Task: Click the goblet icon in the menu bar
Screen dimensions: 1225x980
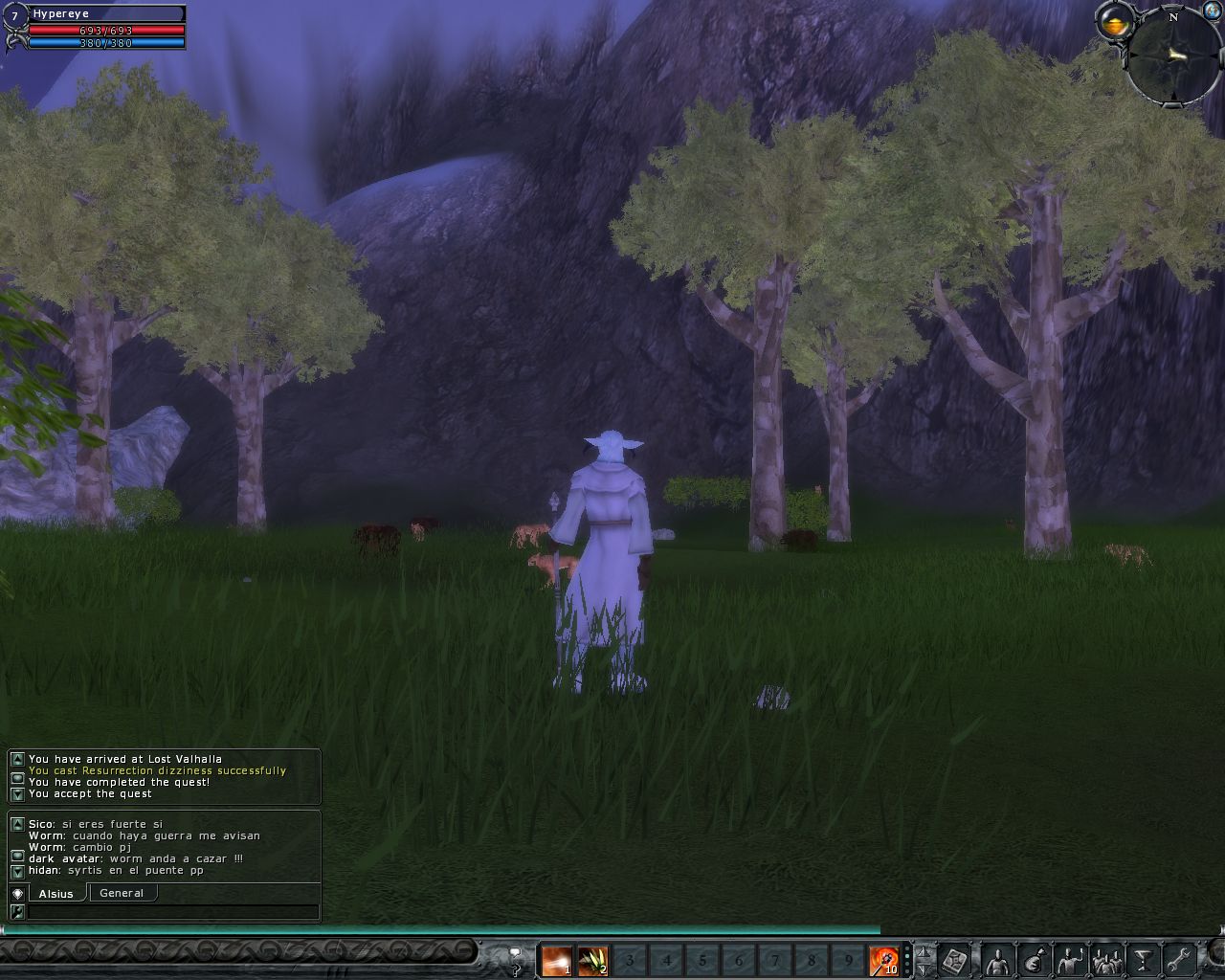Action: (x=1144, y=960)
